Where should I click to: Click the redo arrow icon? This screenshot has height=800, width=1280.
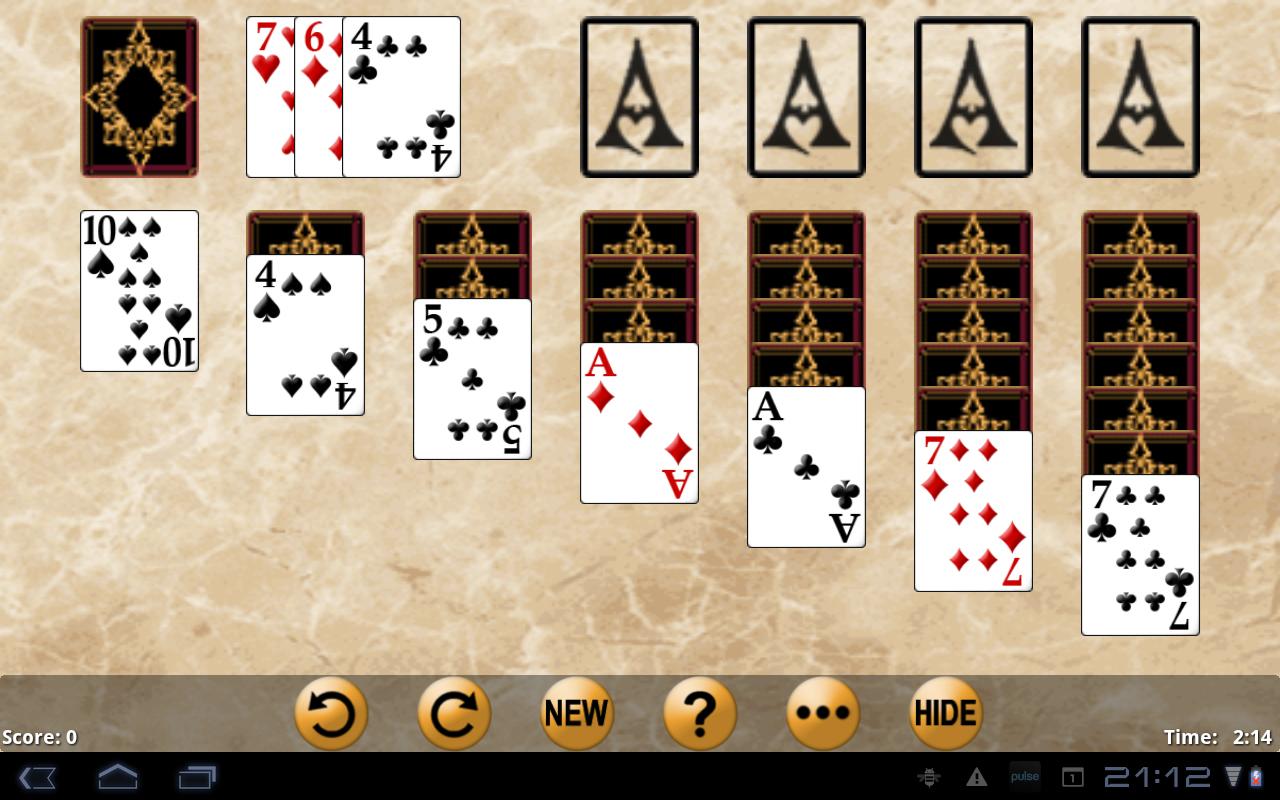click(x=454, y=713)
